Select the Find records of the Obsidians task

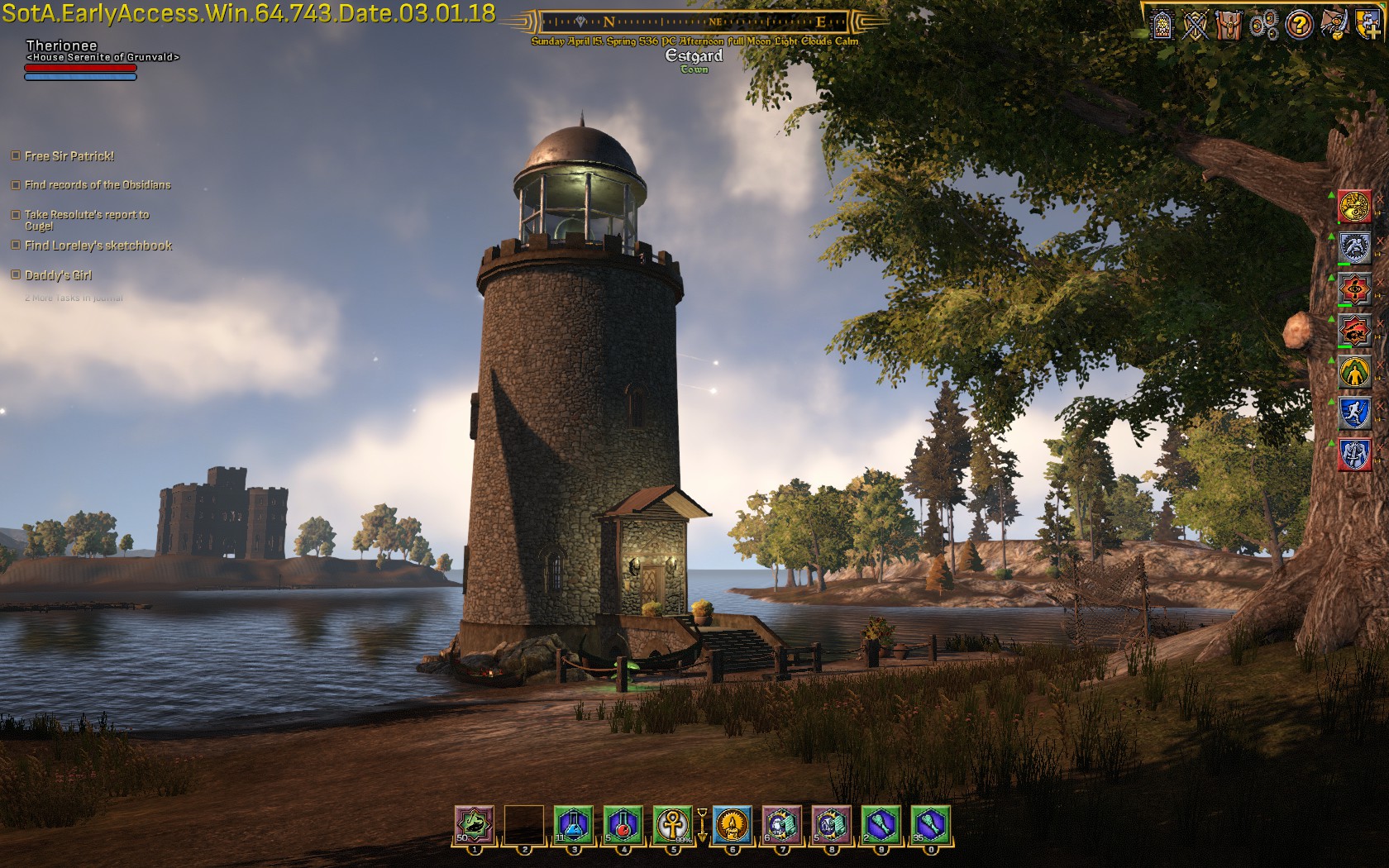click(97, 185)
